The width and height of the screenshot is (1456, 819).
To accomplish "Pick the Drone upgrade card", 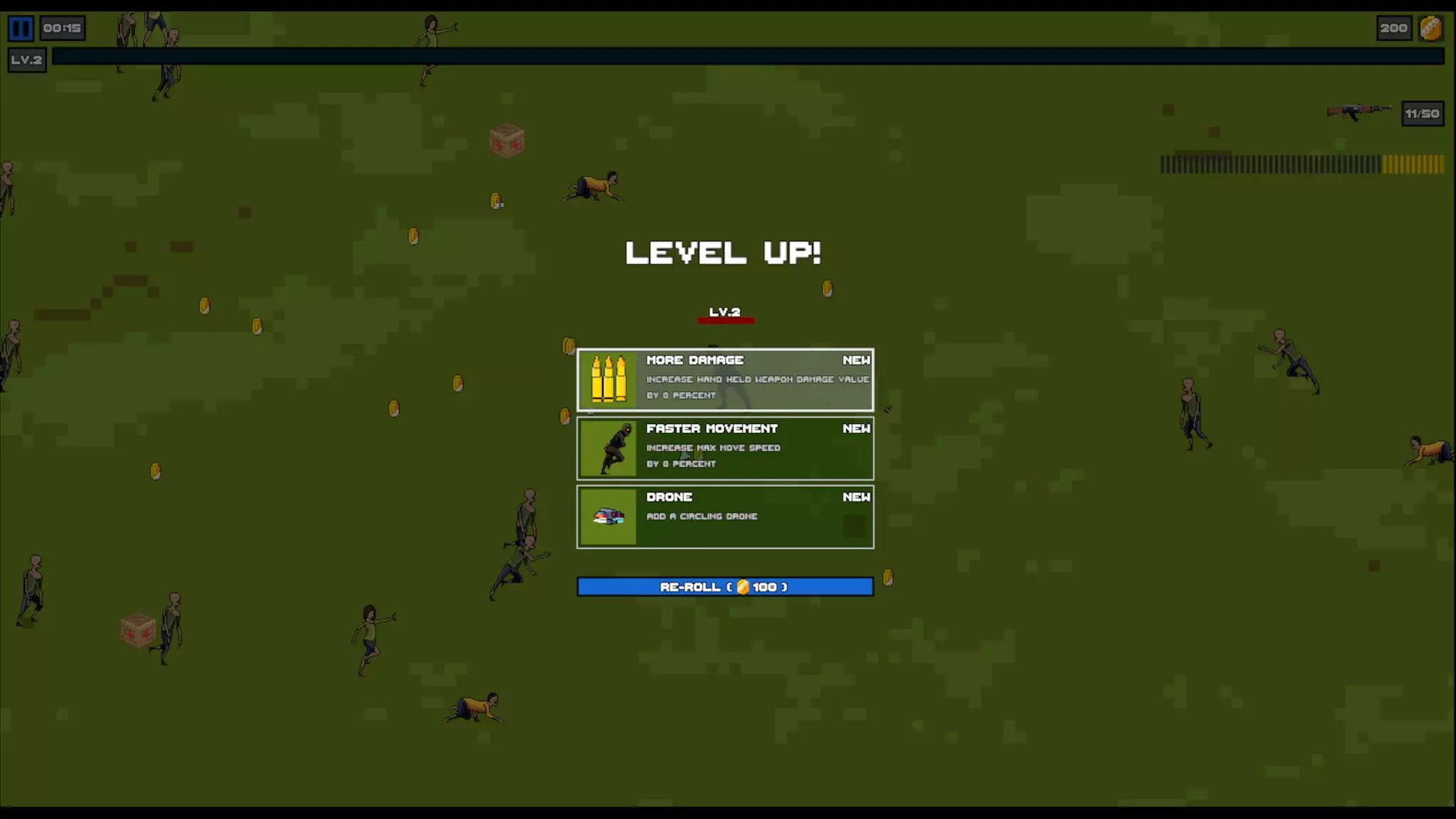I will coord(725,516).
